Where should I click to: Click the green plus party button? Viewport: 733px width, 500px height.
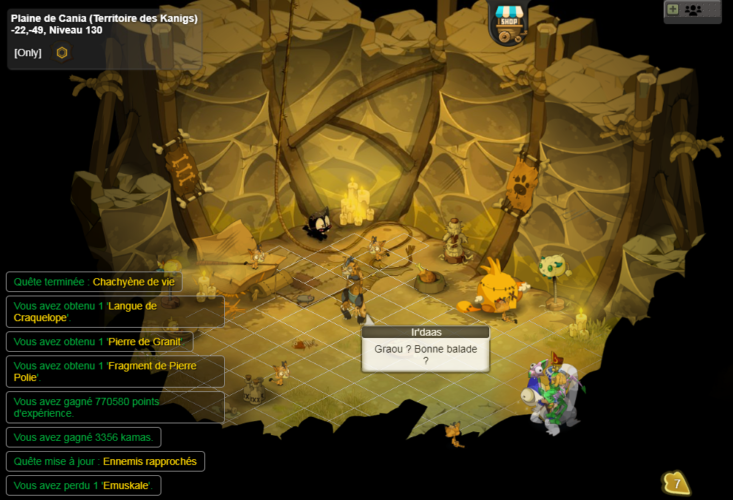(672, 9)
